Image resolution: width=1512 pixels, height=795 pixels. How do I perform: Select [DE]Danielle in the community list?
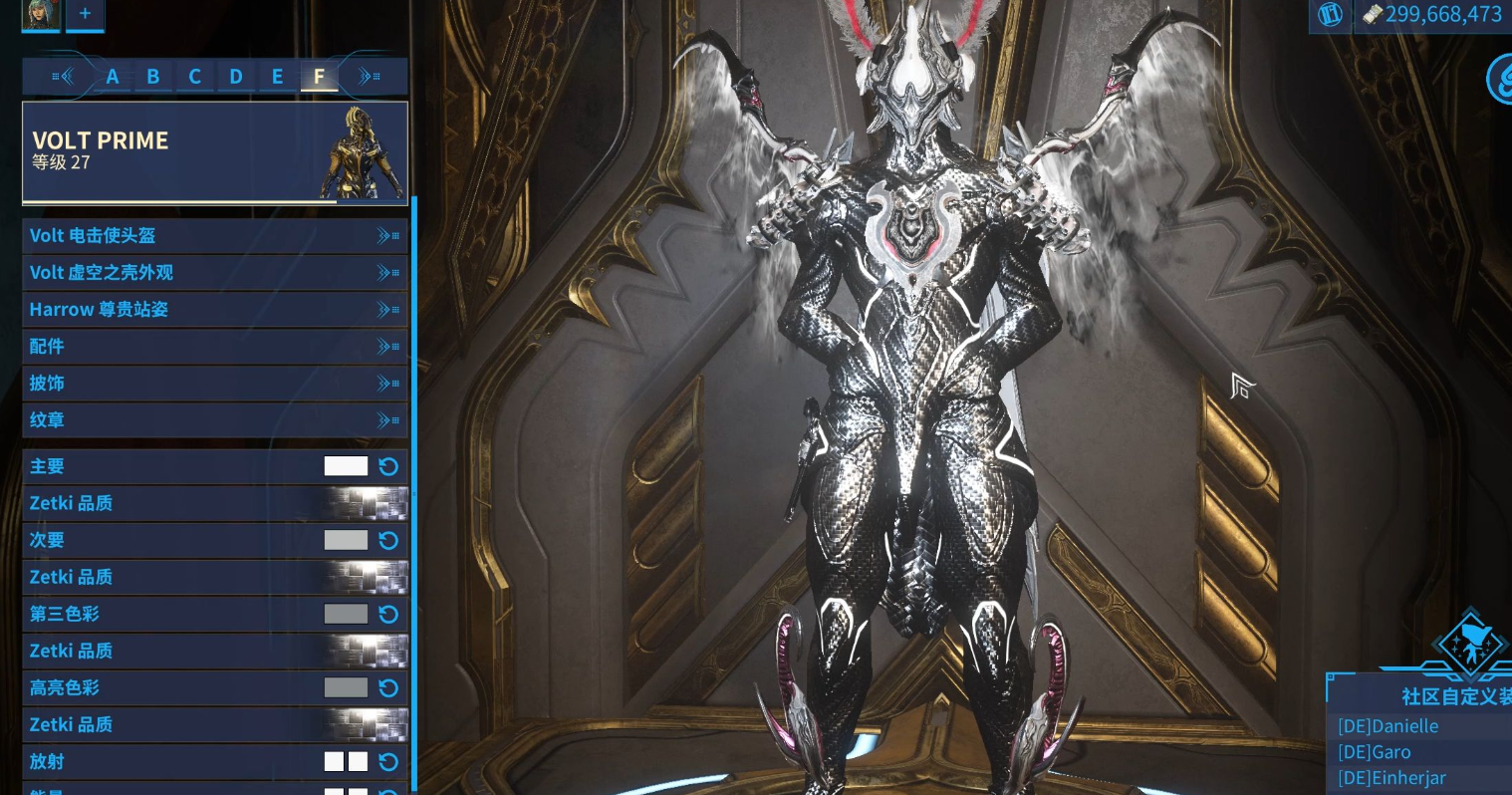click(x=1387, y=726)
